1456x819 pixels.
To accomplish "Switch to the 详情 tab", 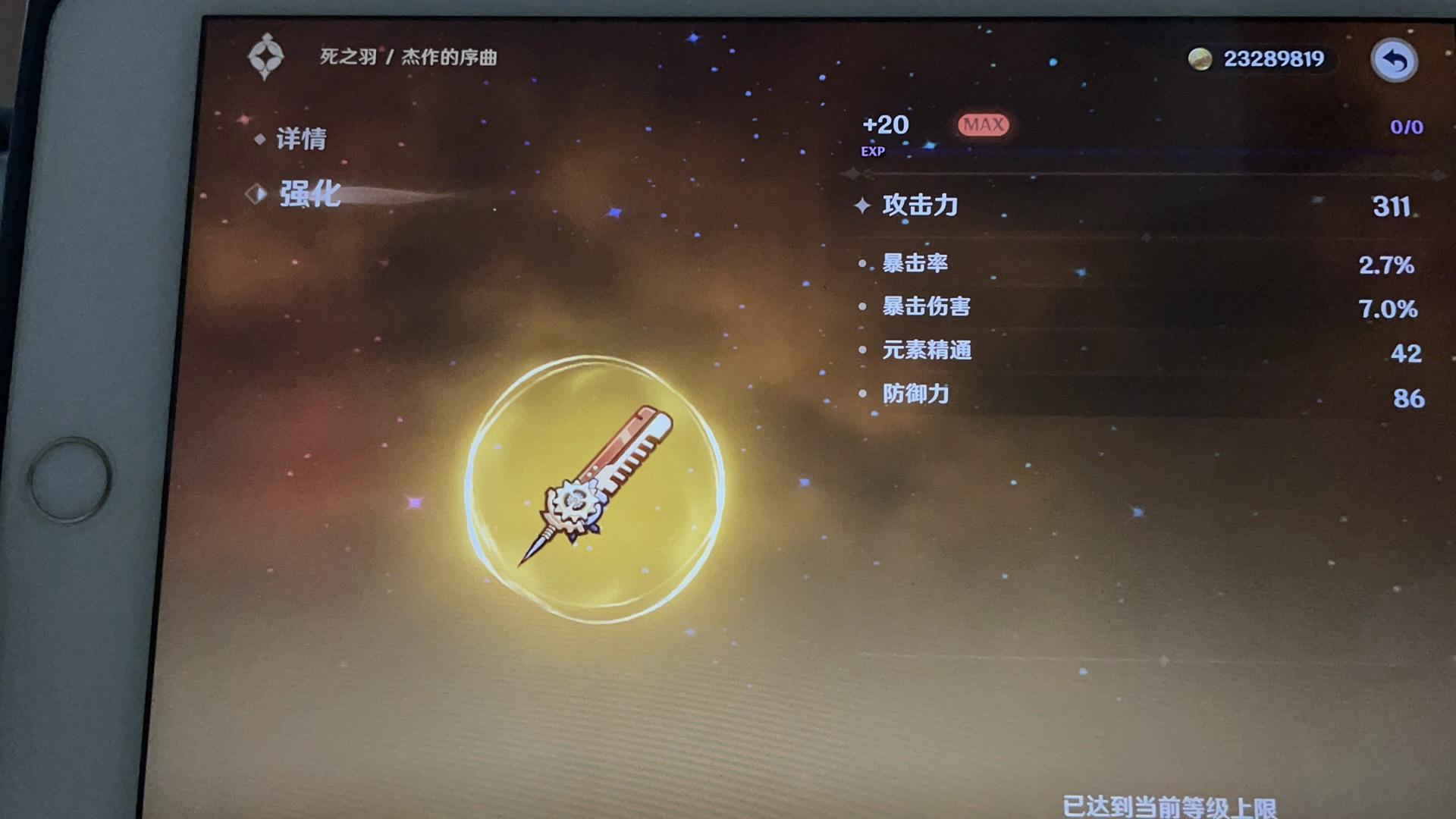I will pyautogui.click(x=303, y=140).
